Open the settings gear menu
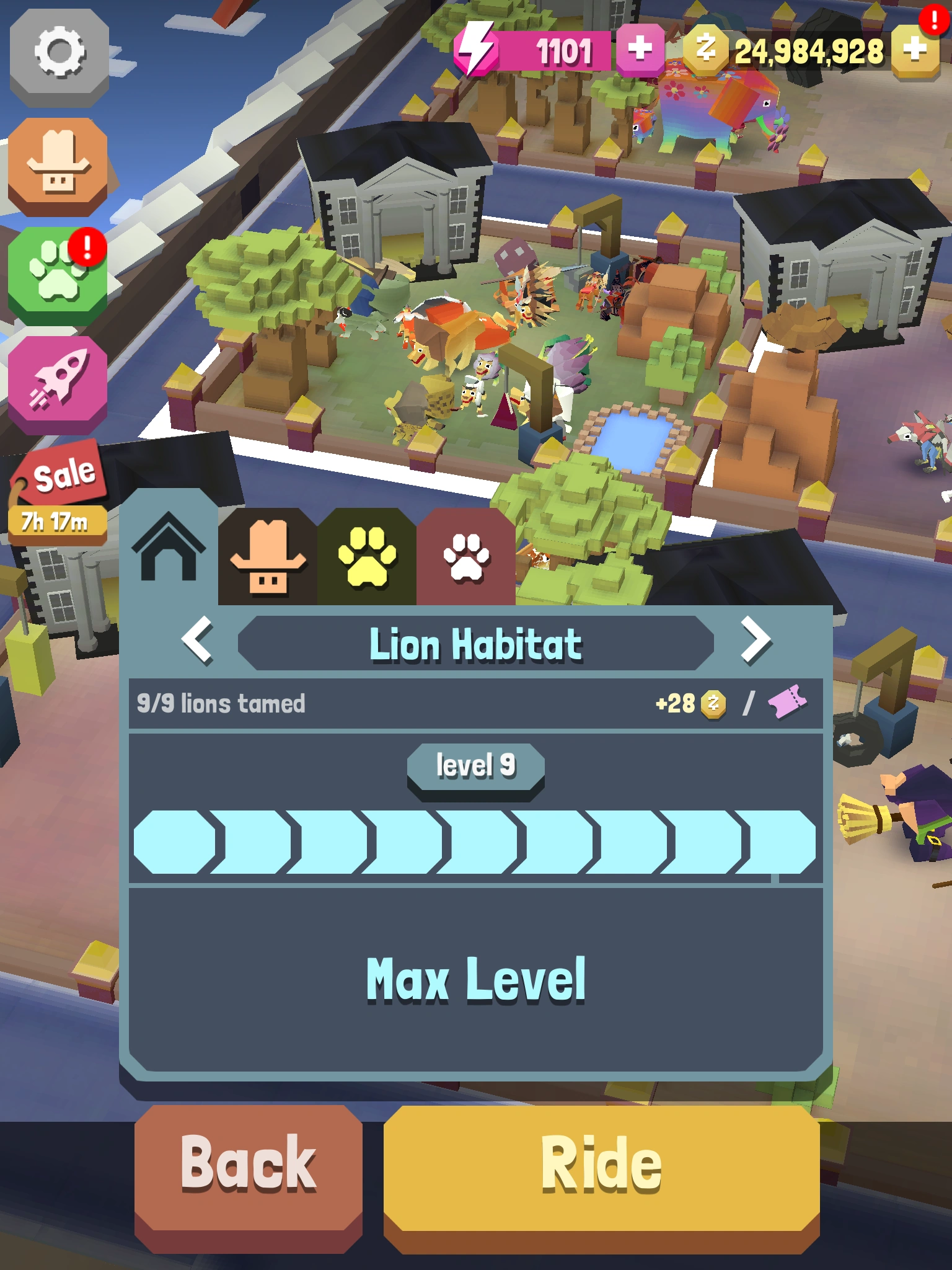Viewport: 952px width, 1270px height. pos(59,59)
